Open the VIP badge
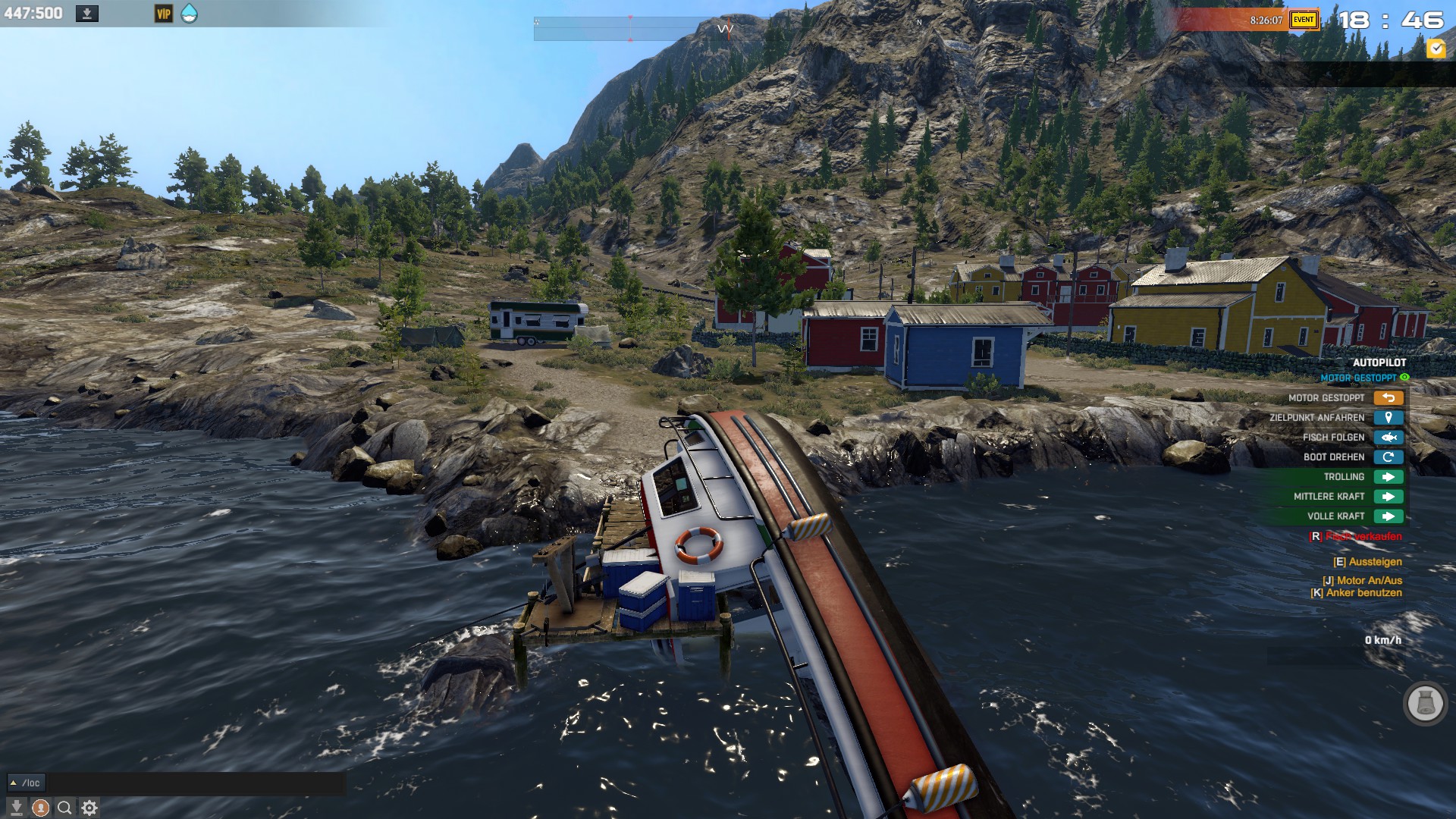The height and width of the screenshot is (819, 1456). (x=164, y=14)
